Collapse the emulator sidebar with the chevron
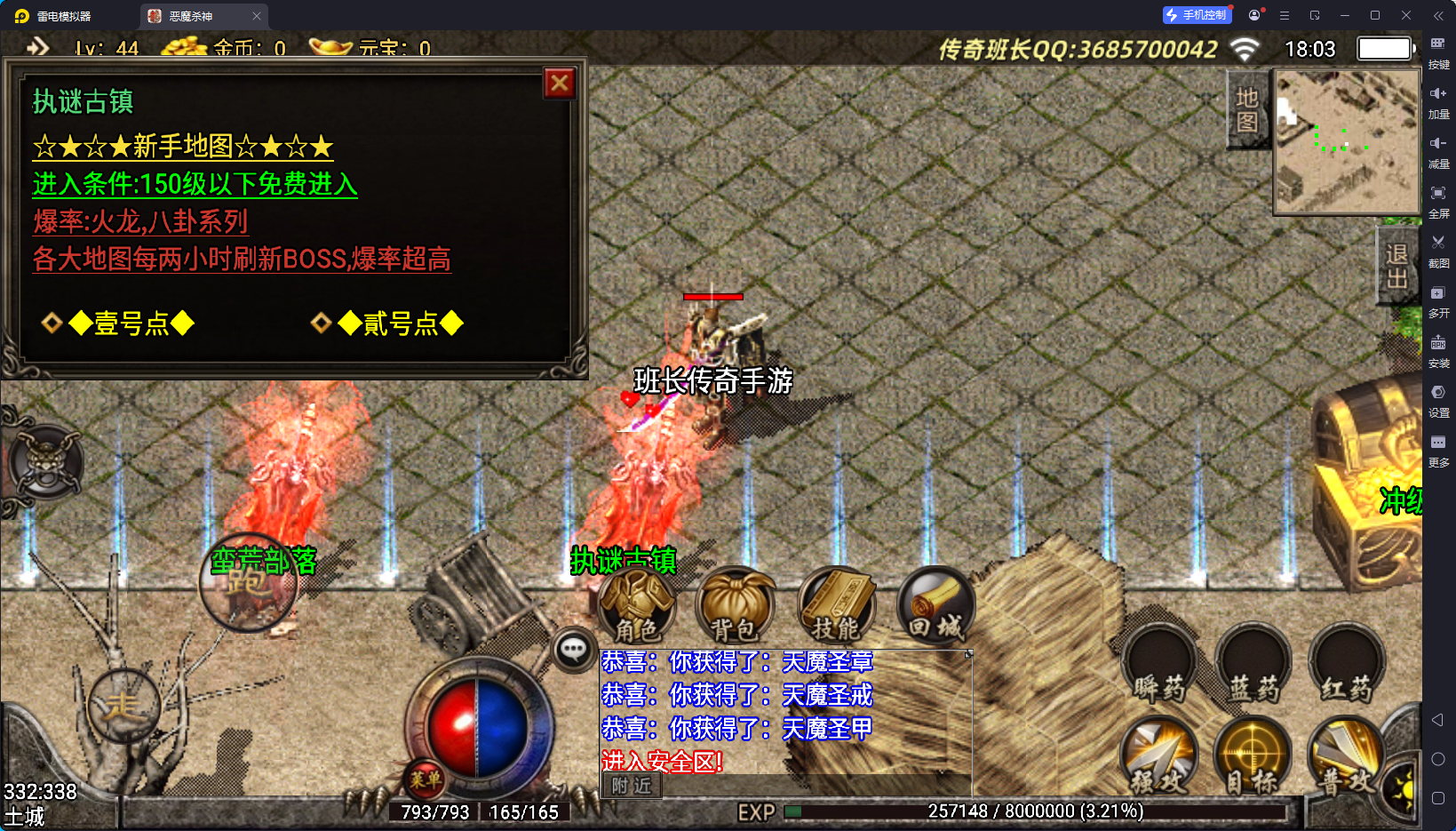Viewport: 1456px width, 831px height. [x=1438, y=15]
